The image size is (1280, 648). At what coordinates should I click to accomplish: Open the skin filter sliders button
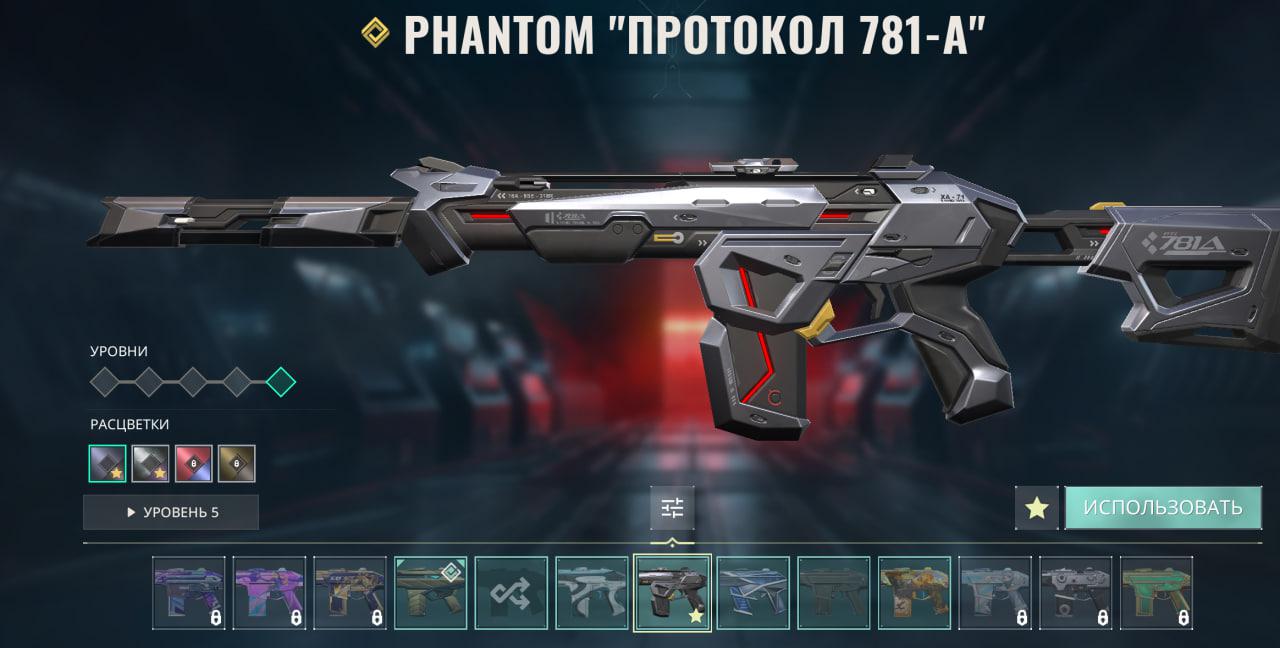pos(672,509)
